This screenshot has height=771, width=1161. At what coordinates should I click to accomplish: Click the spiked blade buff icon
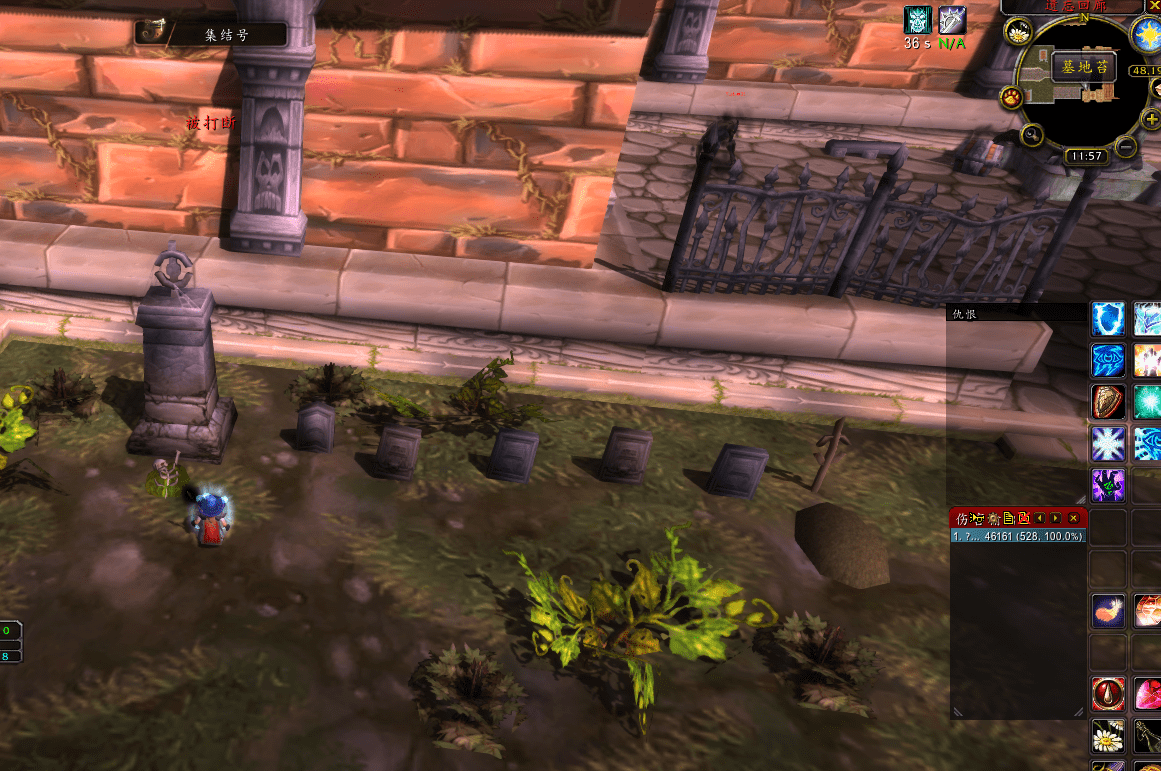(x=952, y=20)
